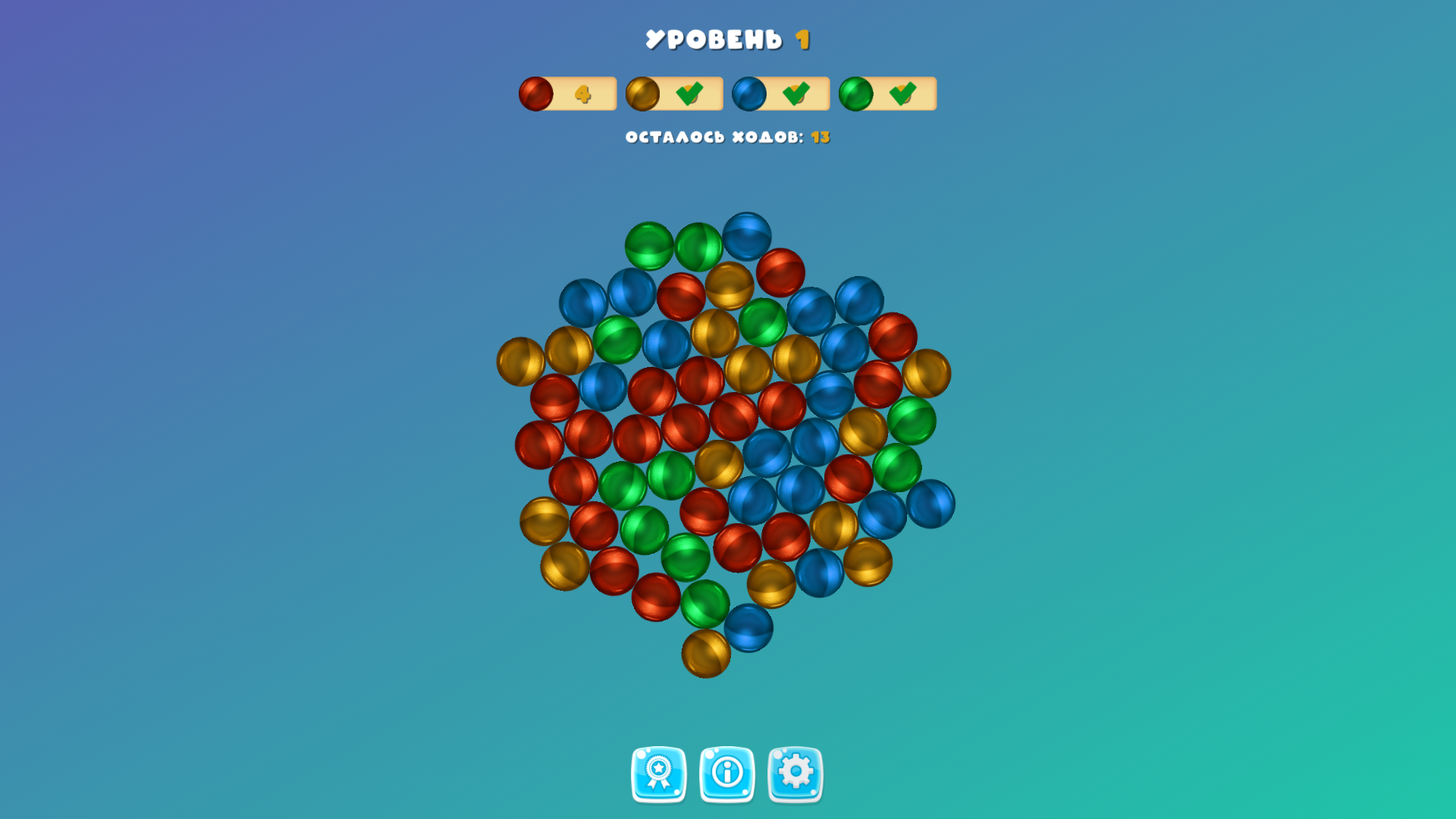
Task: Click the yellow number 13 text
Action: [x=820, y=137]
